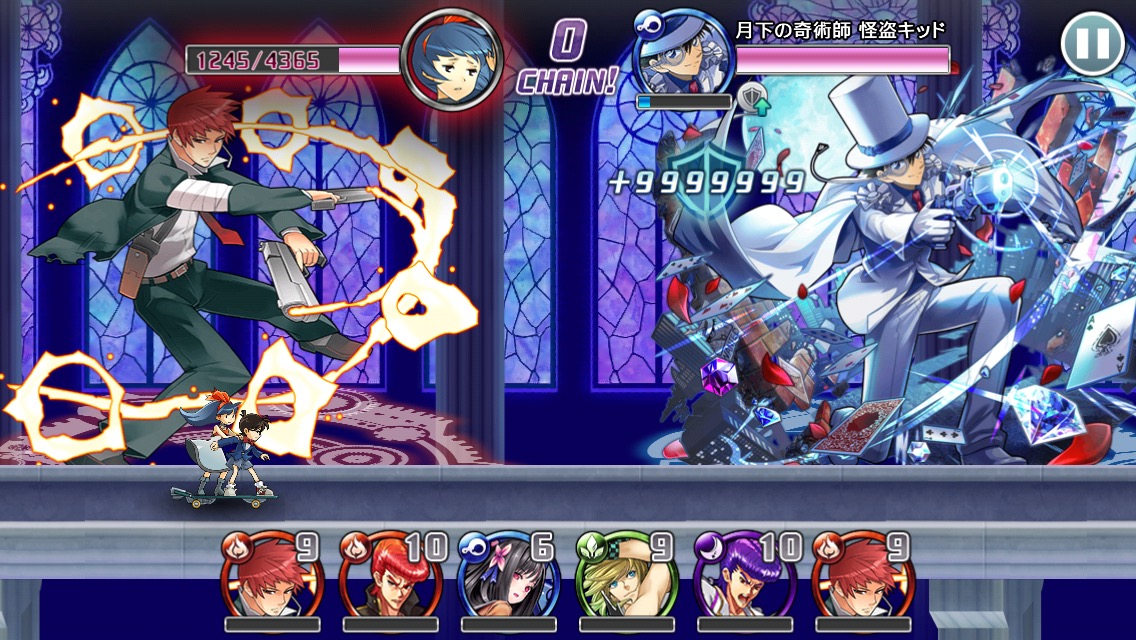Pause the battle with the pause button
The height and width of the screenshot is (640, 1136).
pos(1092,44)
